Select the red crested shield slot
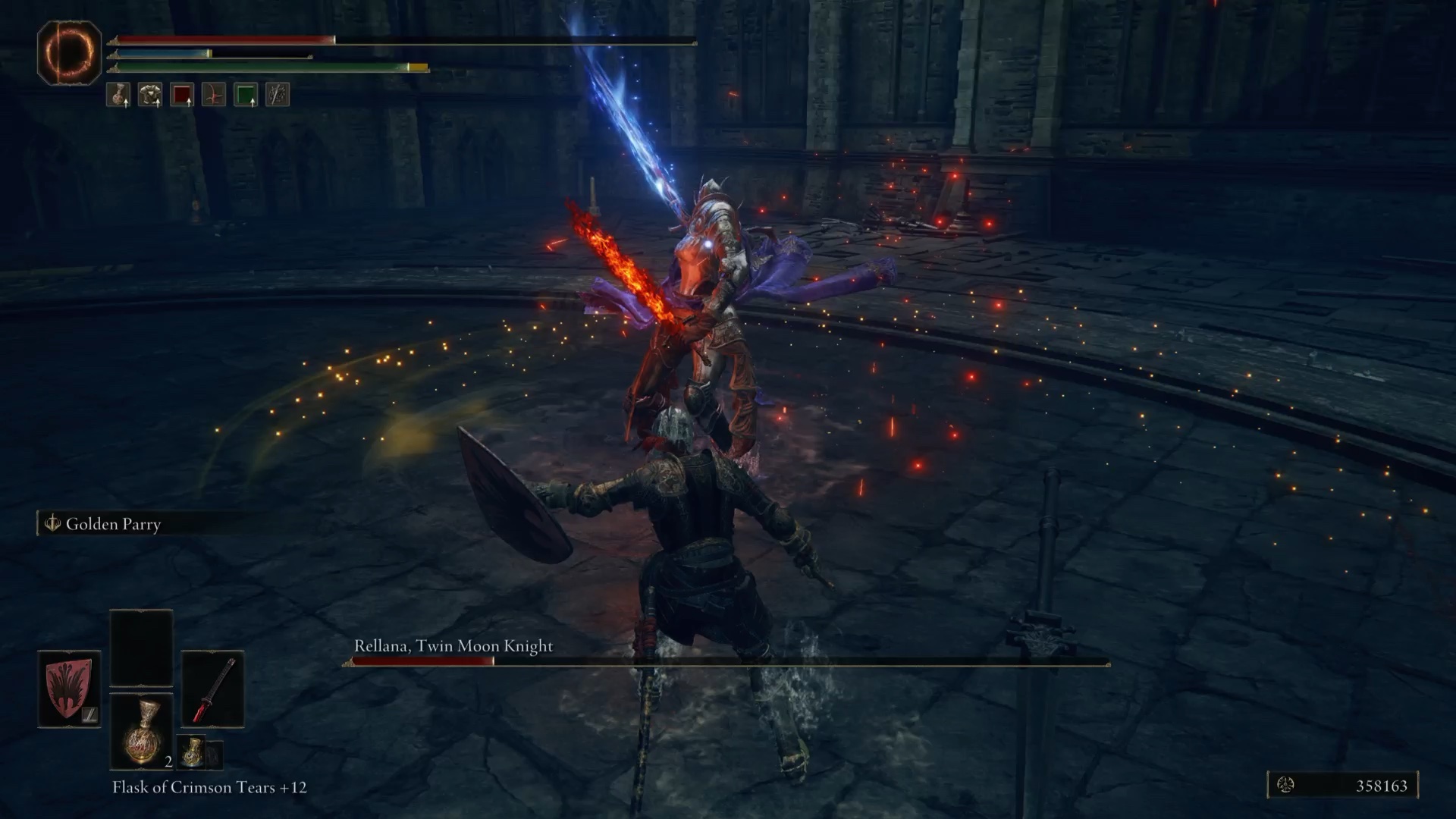 tap(69, 688)
